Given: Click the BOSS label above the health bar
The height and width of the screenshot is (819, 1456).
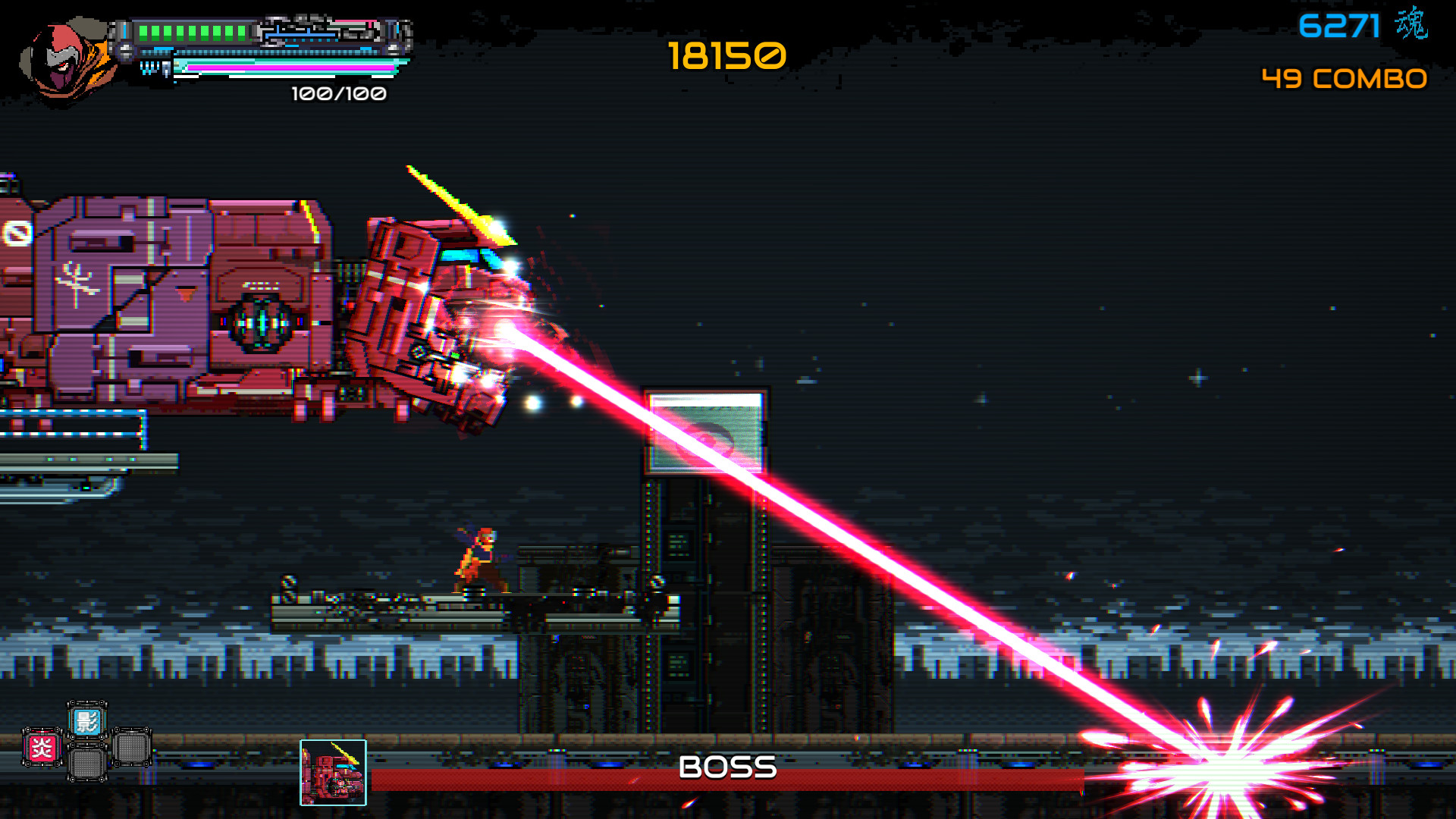Looking at the screenshot, I should [727, 767].
